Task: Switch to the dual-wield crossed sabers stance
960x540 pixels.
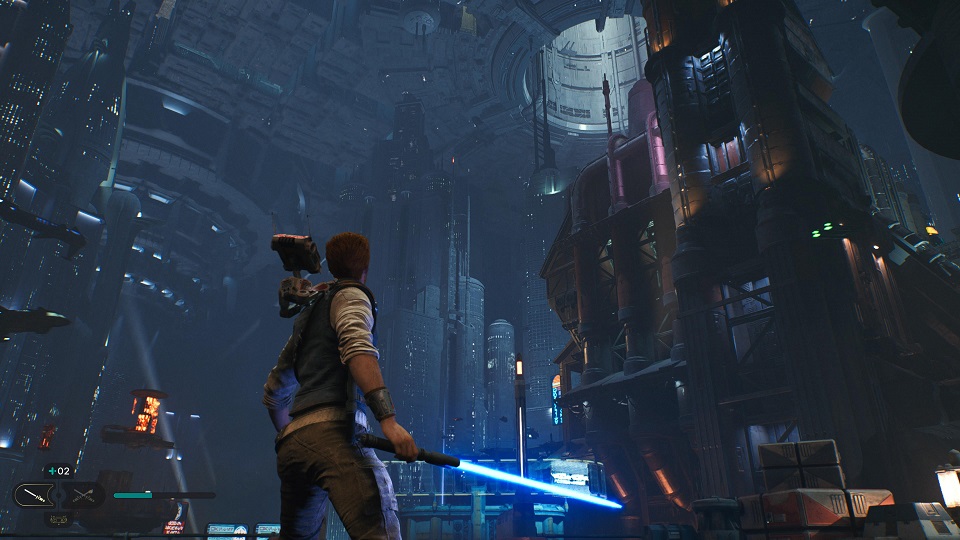Action: [82, 495]
